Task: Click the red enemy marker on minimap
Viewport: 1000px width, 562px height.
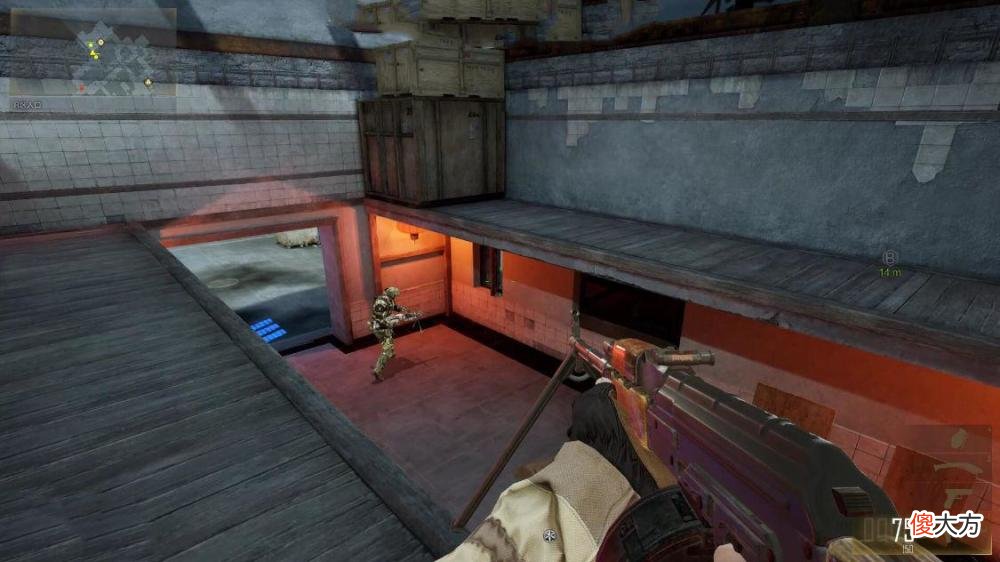Action: point(81,86)
